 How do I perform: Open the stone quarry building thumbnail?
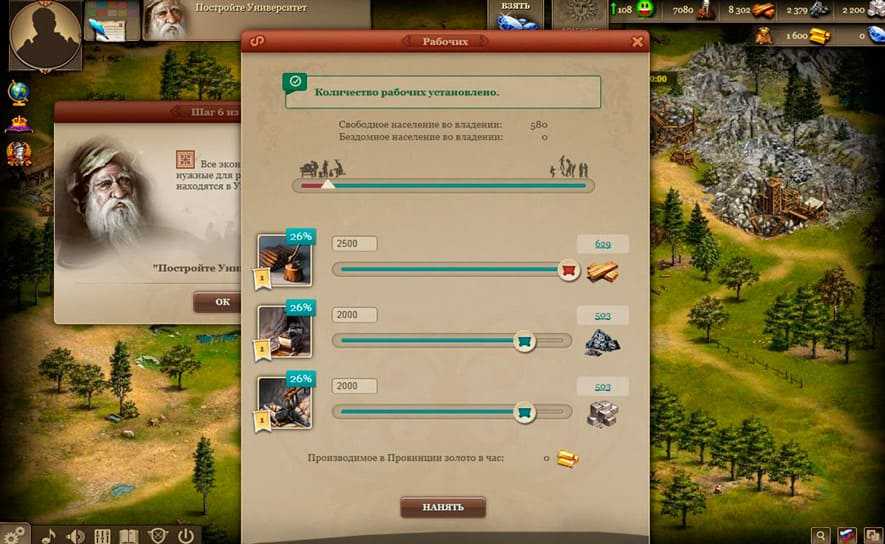coord(285,402)
